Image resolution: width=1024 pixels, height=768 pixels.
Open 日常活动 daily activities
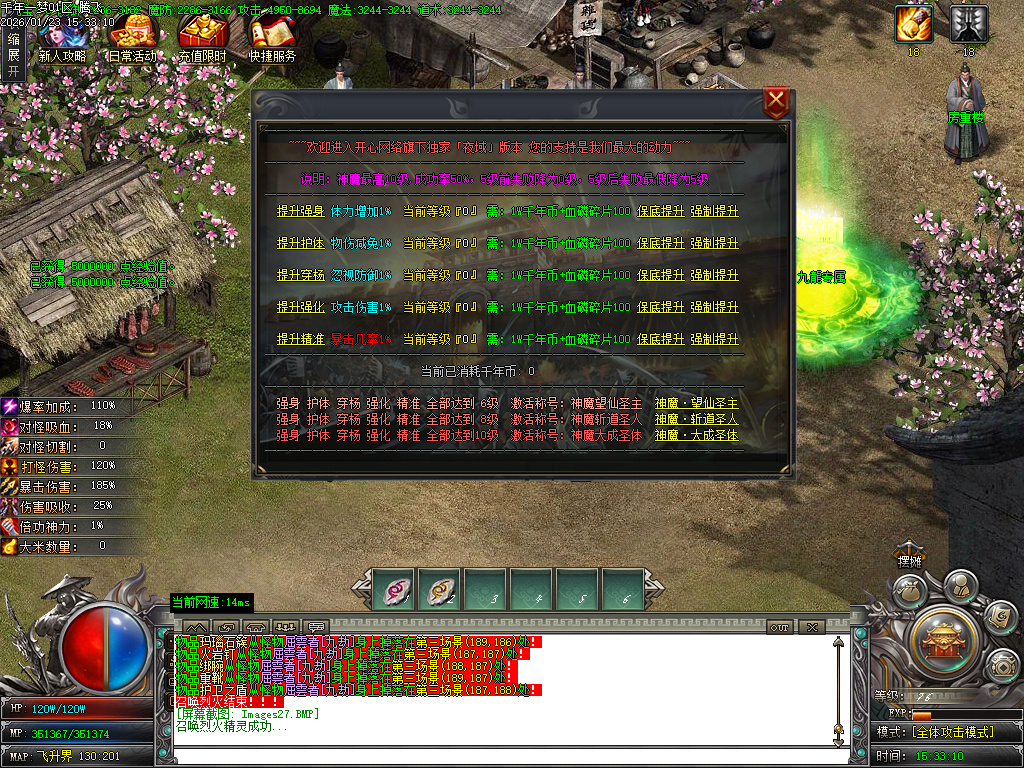tap(131, 37)
